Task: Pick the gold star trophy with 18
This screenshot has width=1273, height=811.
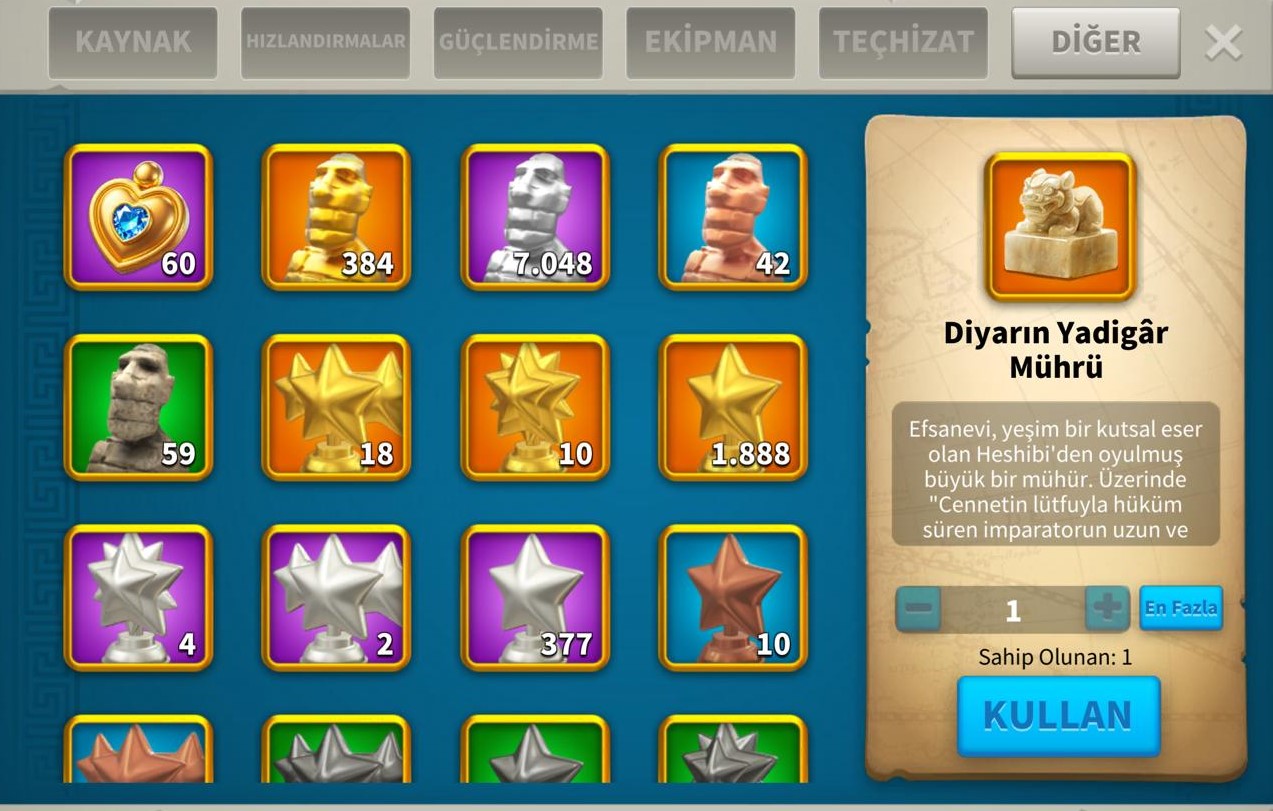Action: point(337,407)
